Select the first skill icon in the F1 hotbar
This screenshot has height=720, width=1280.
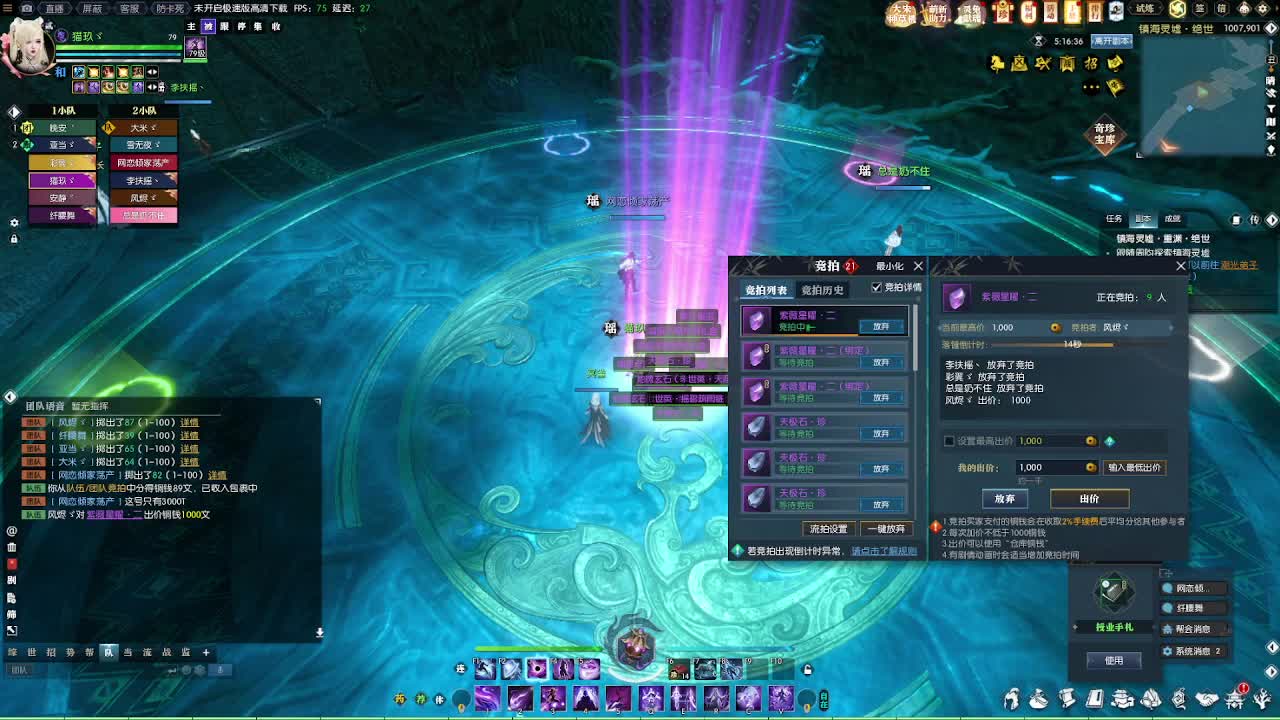pos(484,669)
